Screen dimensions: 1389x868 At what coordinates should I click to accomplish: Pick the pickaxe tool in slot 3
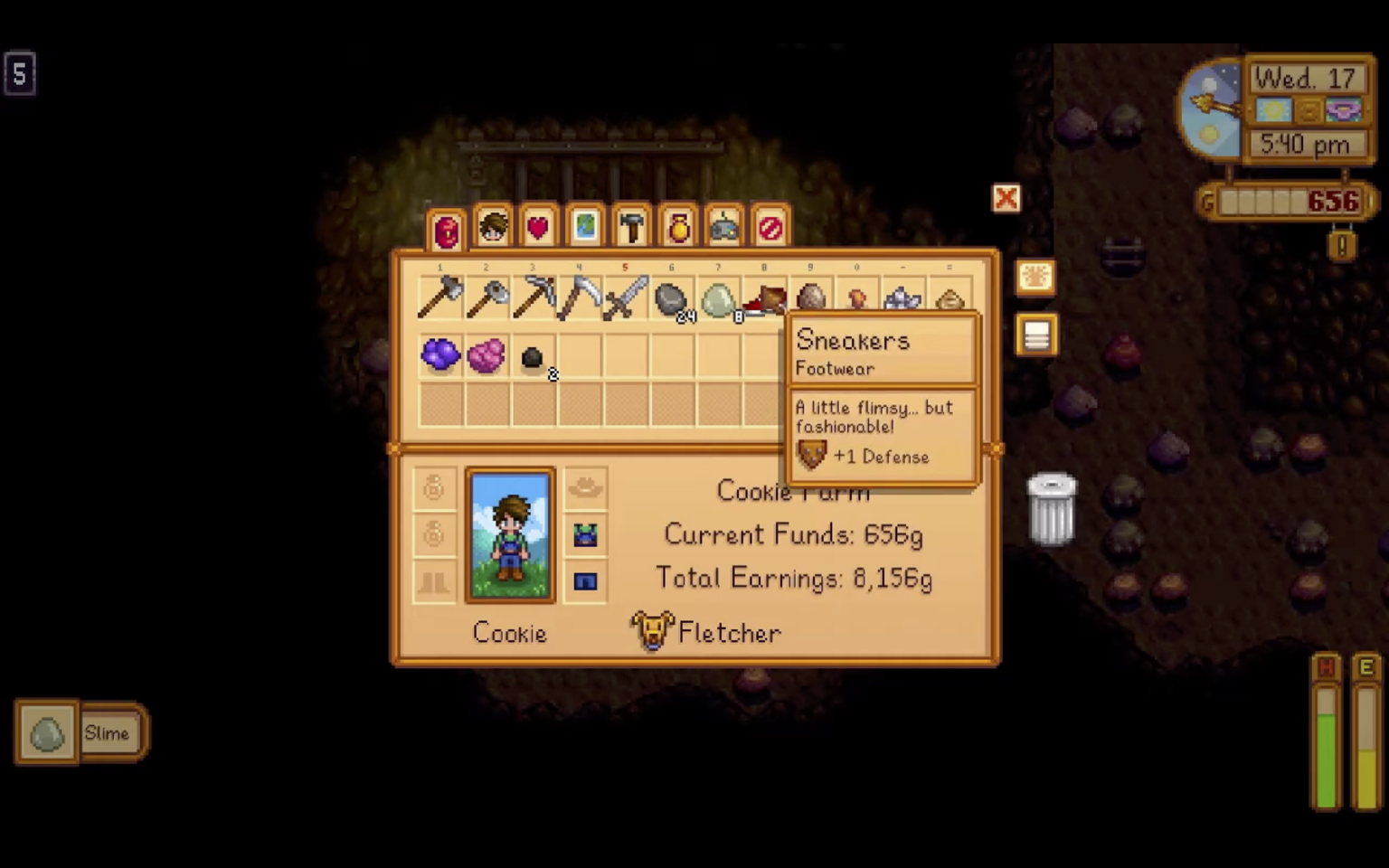click(x=533, y=298)
